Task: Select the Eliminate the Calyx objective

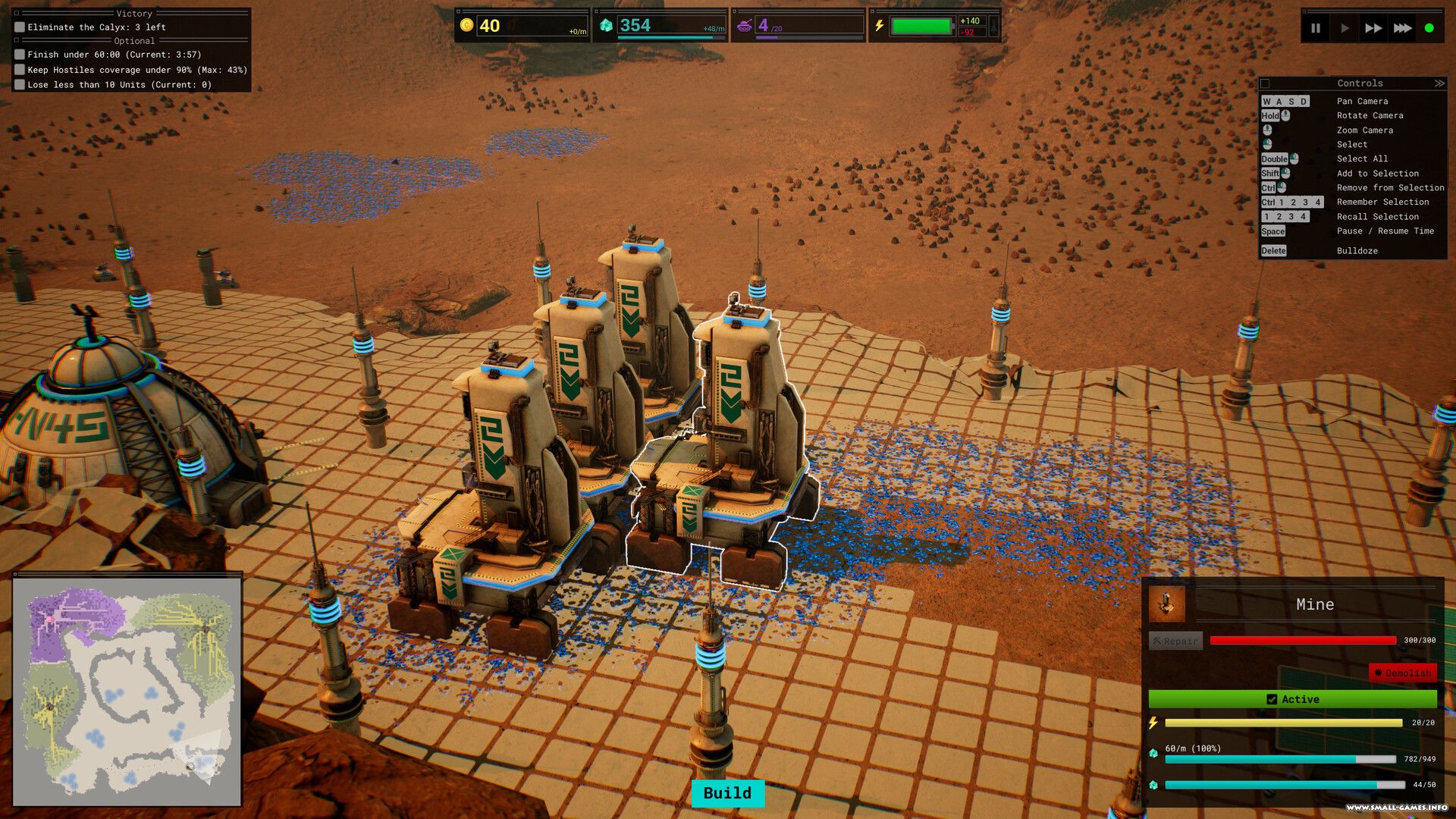Action: 96,27
